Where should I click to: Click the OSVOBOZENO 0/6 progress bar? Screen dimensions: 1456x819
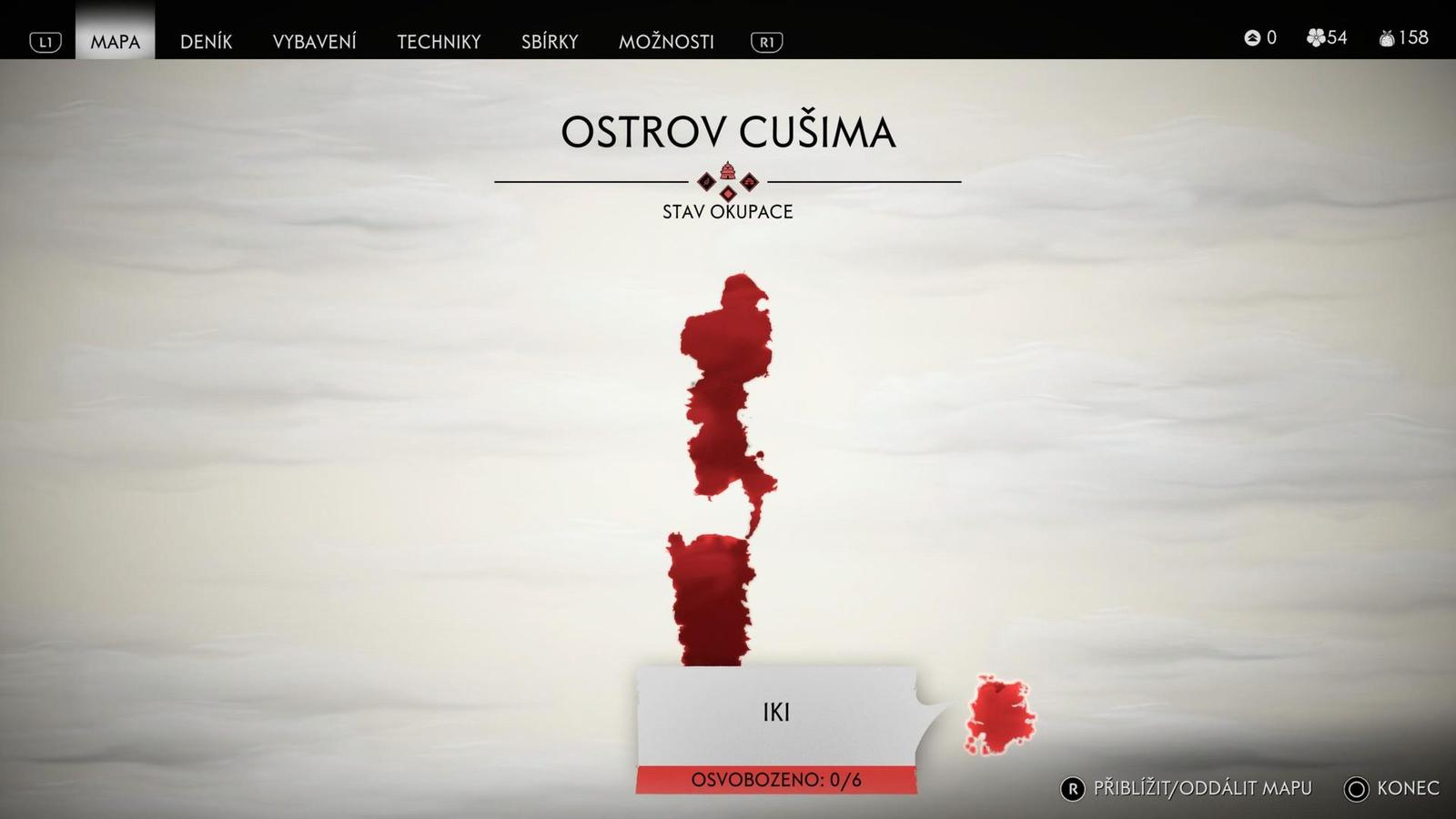pos(778,779)
